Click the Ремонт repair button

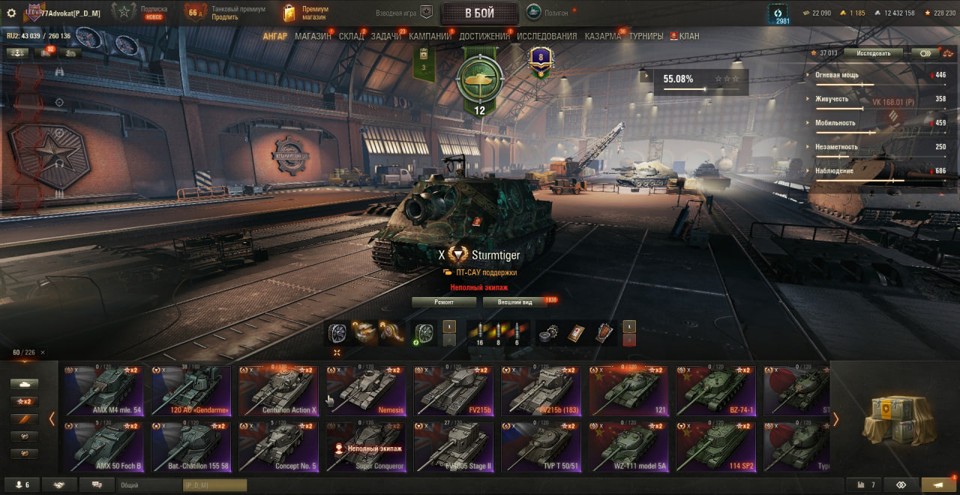[444, 301]
